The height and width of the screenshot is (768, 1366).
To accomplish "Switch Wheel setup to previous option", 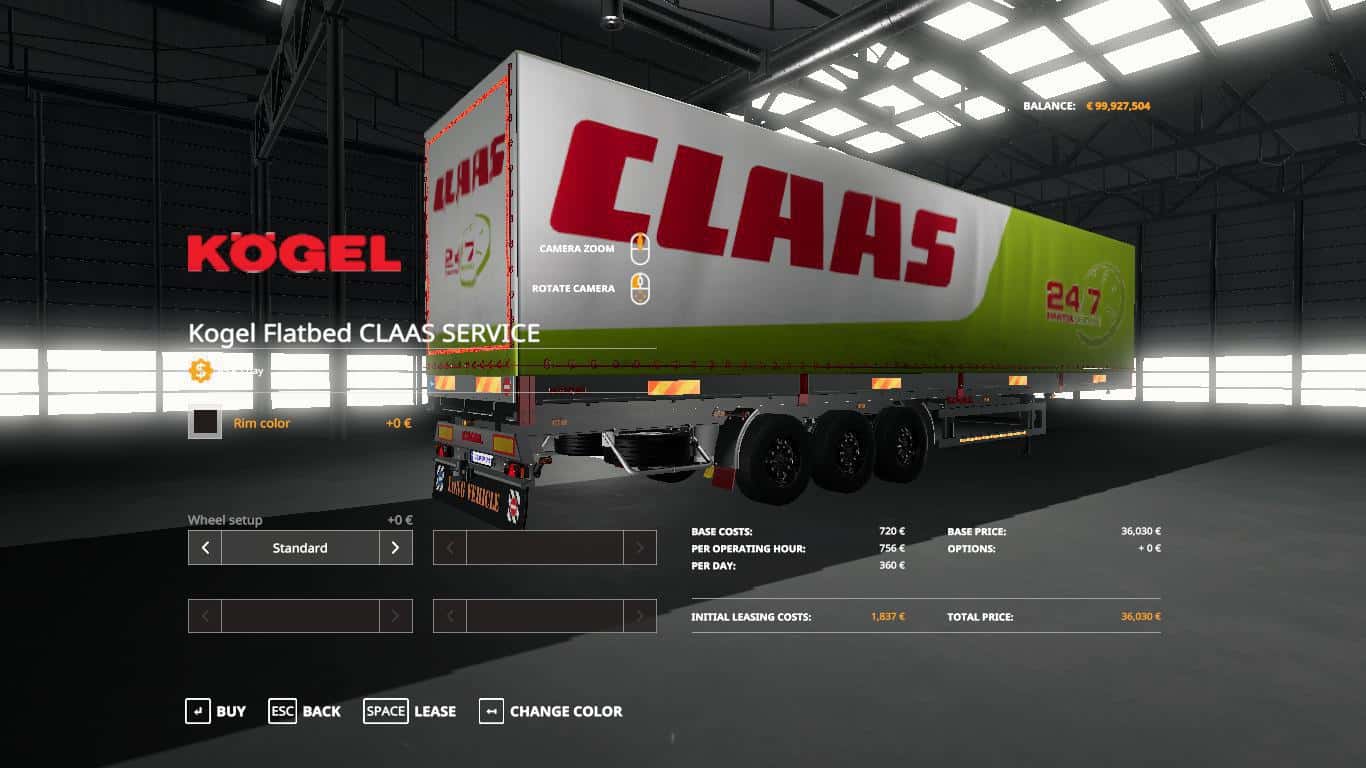I will pyautogui.click(x=205, y=548).
